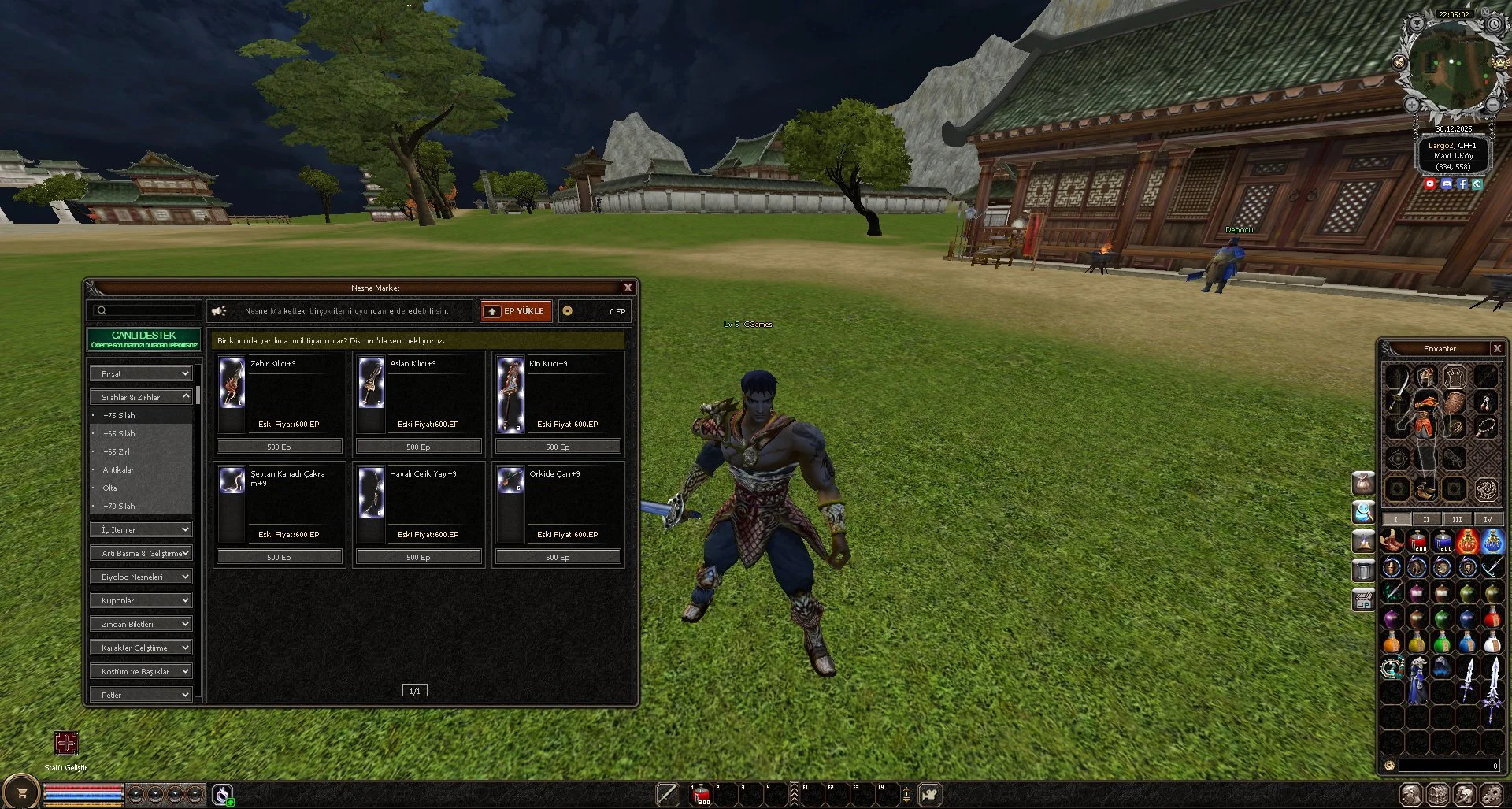1512x809 pixels.
Task: Select the +75 Silah subcategory
Action: [x=119, y=416]
